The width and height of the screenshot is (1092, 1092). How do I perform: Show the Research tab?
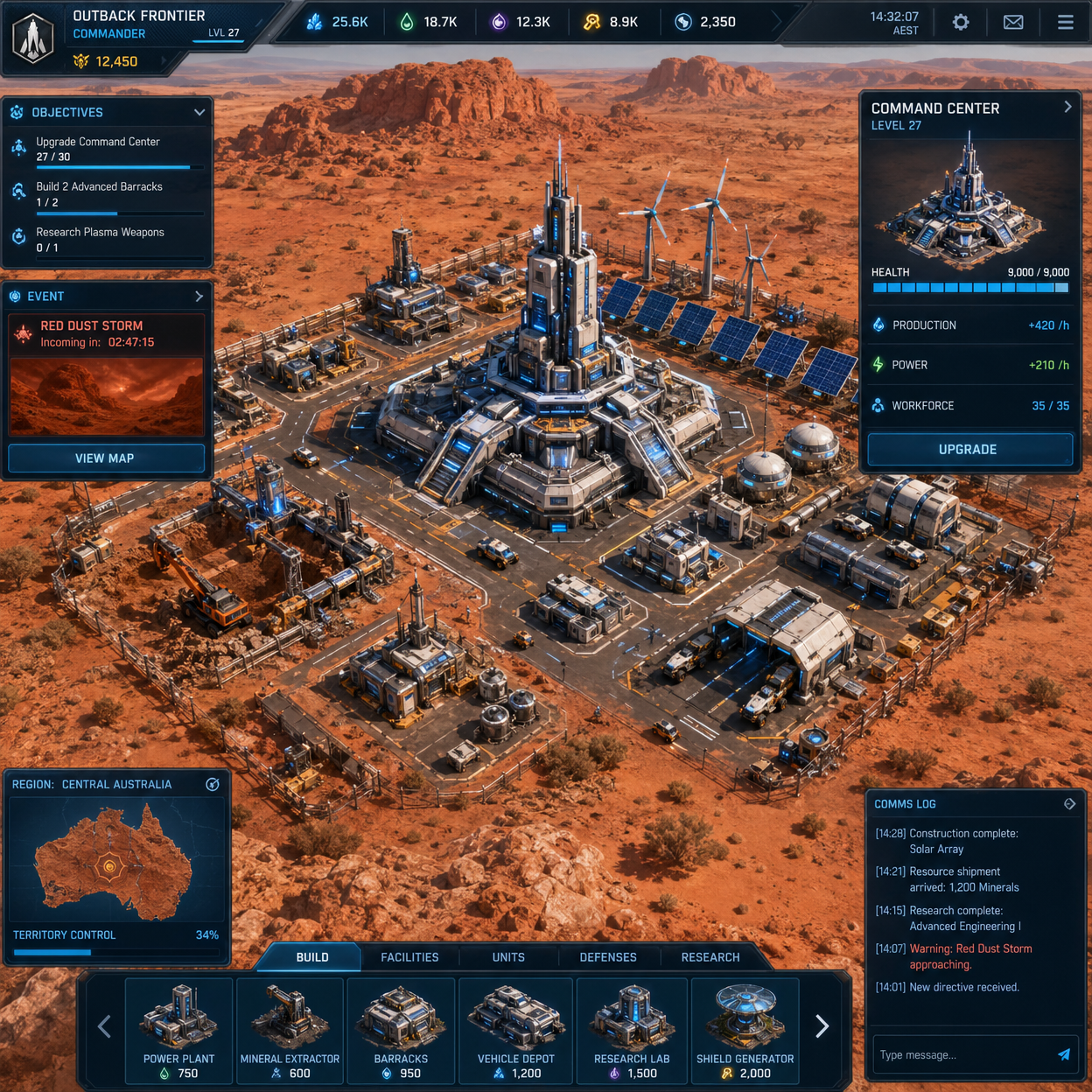[x=710, y=957]
